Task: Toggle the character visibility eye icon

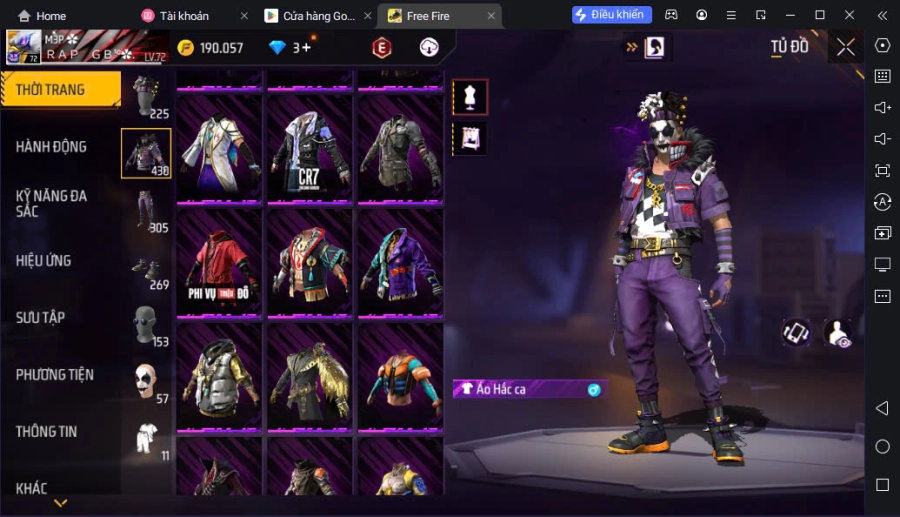Action: (838, 333)
